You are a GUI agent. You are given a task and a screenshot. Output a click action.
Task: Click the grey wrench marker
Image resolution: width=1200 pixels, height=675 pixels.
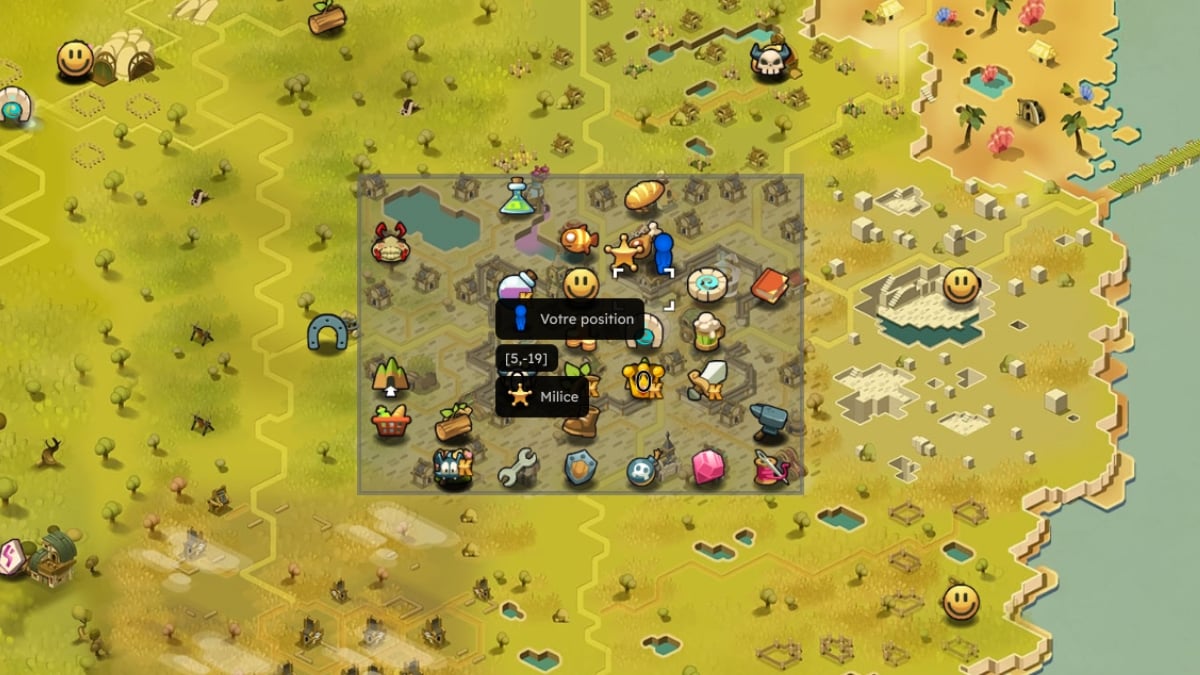(x=518, y=467)
